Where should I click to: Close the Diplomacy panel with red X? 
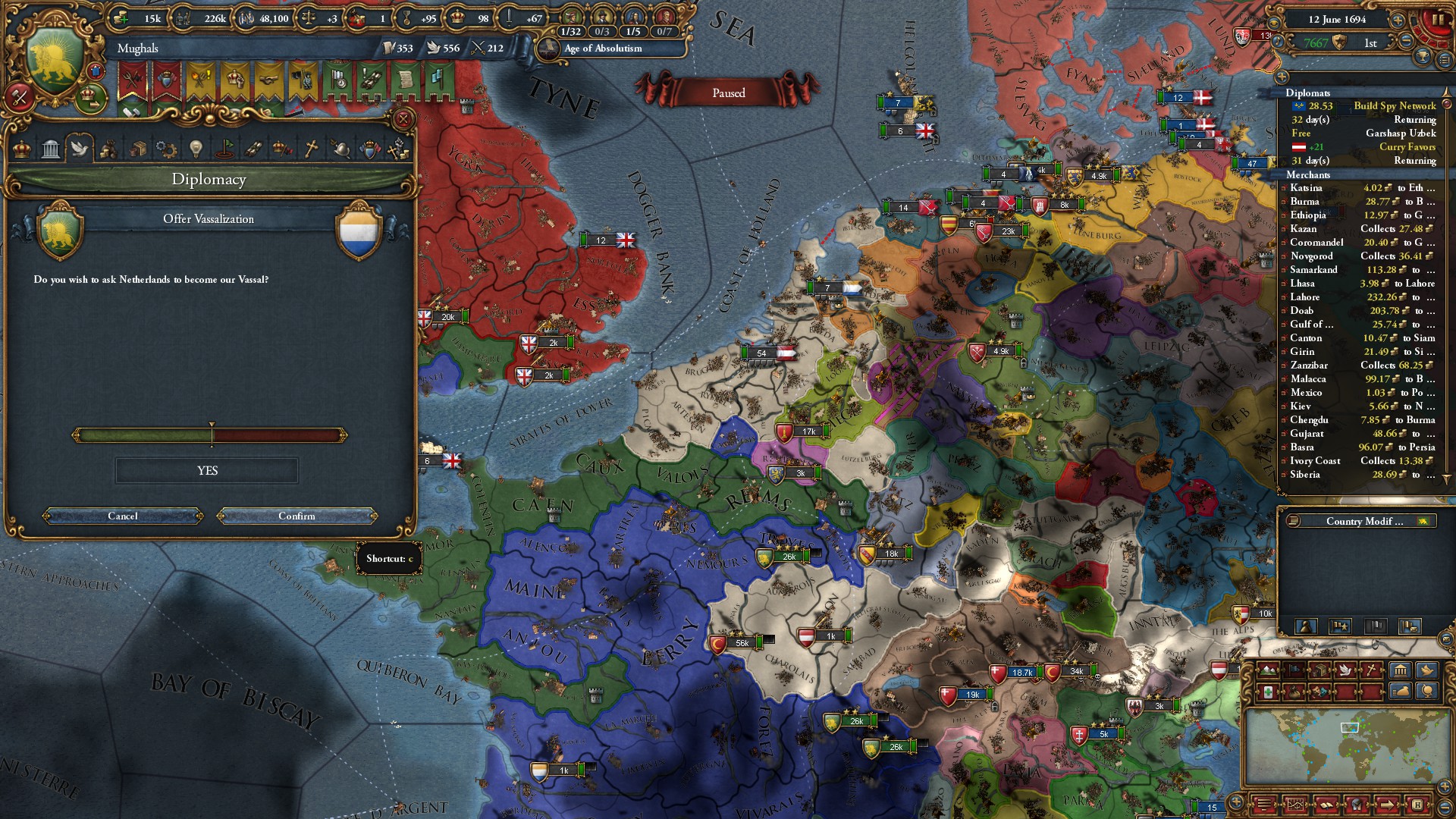coord(403,119)
